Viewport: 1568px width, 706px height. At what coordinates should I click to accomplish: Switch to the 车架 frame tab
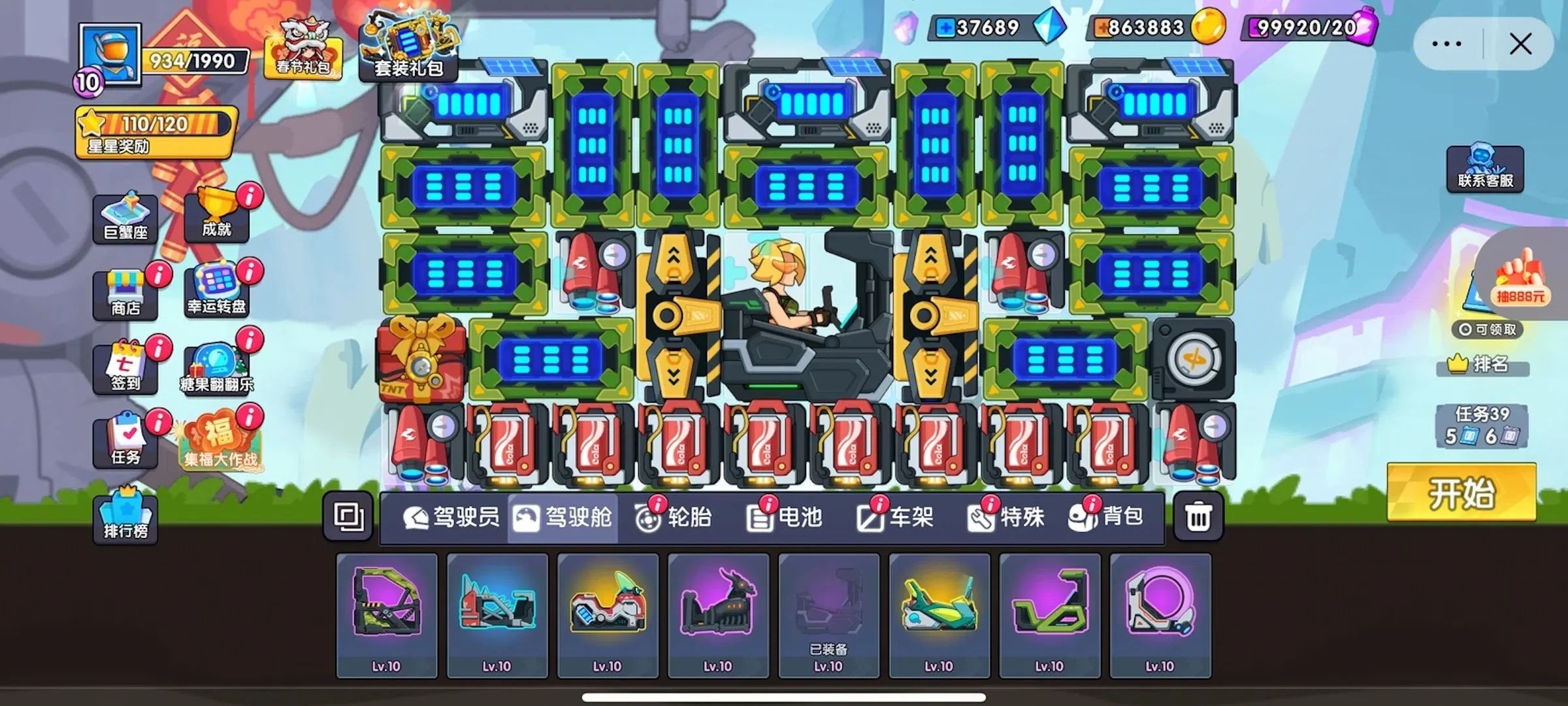(896, 518)
